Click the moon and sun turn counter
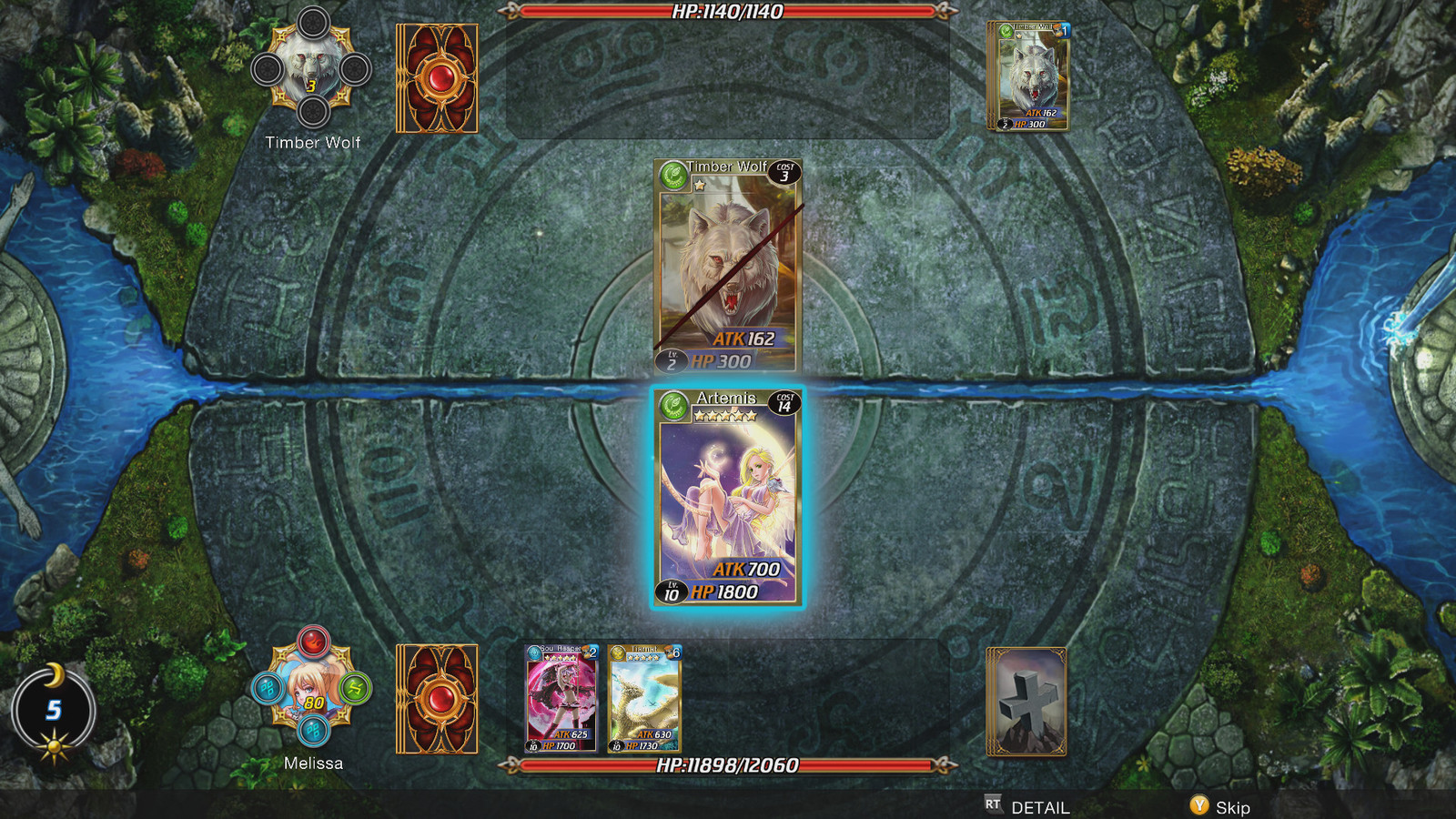Viewport: 1456px width, 819px height. (54, 712)
